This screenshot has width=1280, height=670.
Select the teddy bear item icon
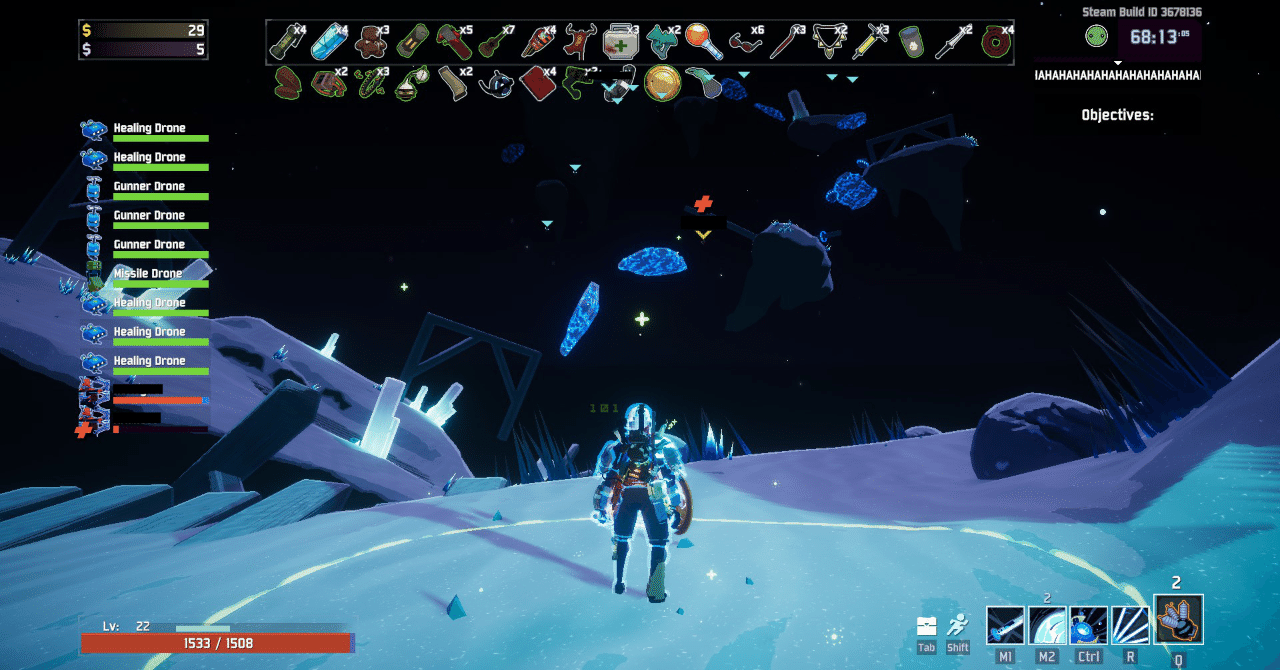coord(371,41)
